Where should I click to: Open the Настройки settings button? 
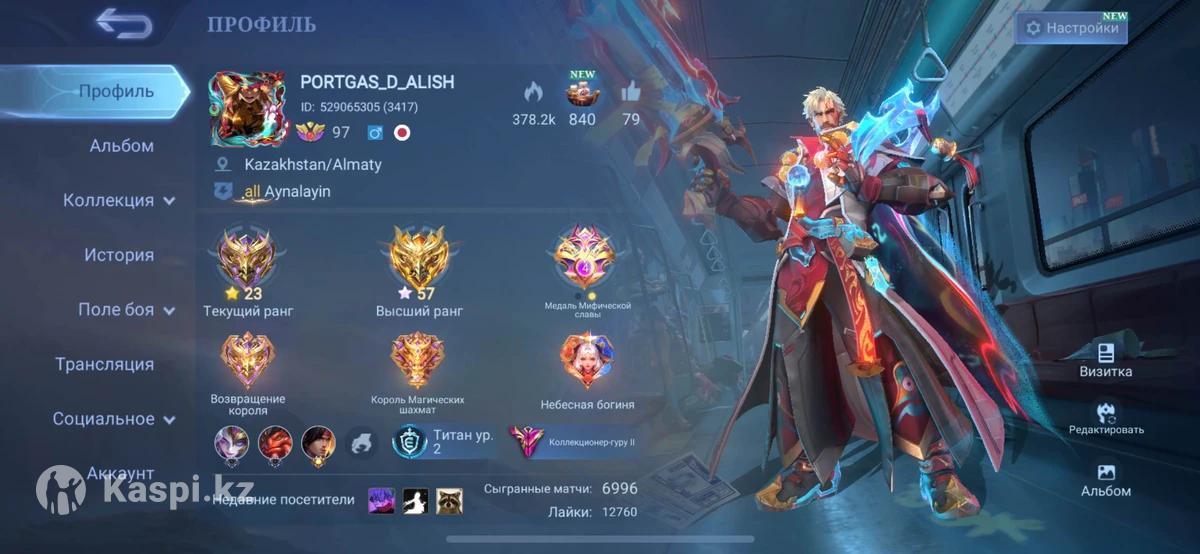[1072, 28]
